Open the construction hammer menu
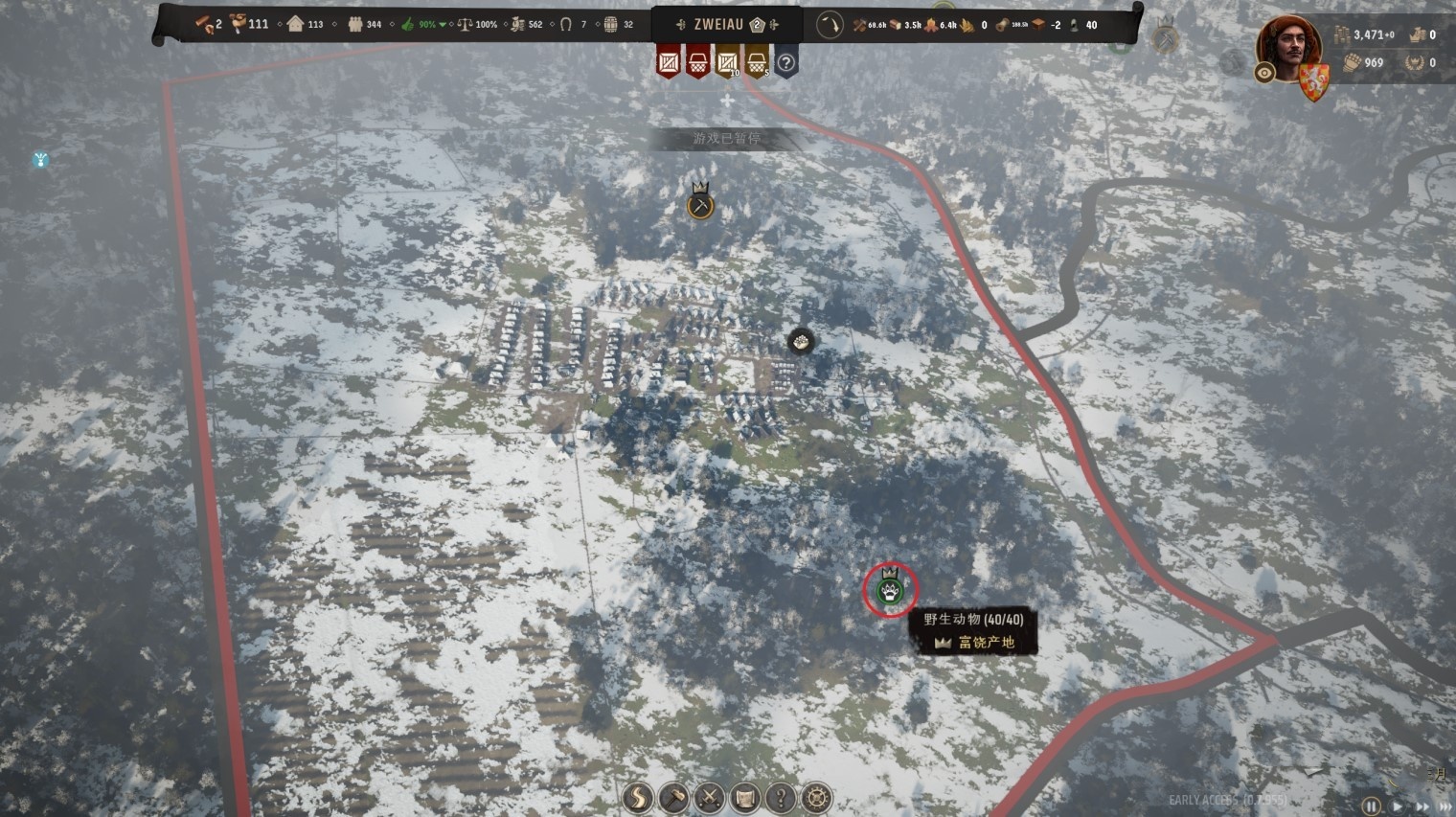1456x817 pixels. pyautogui.click(x=673, y=798)
